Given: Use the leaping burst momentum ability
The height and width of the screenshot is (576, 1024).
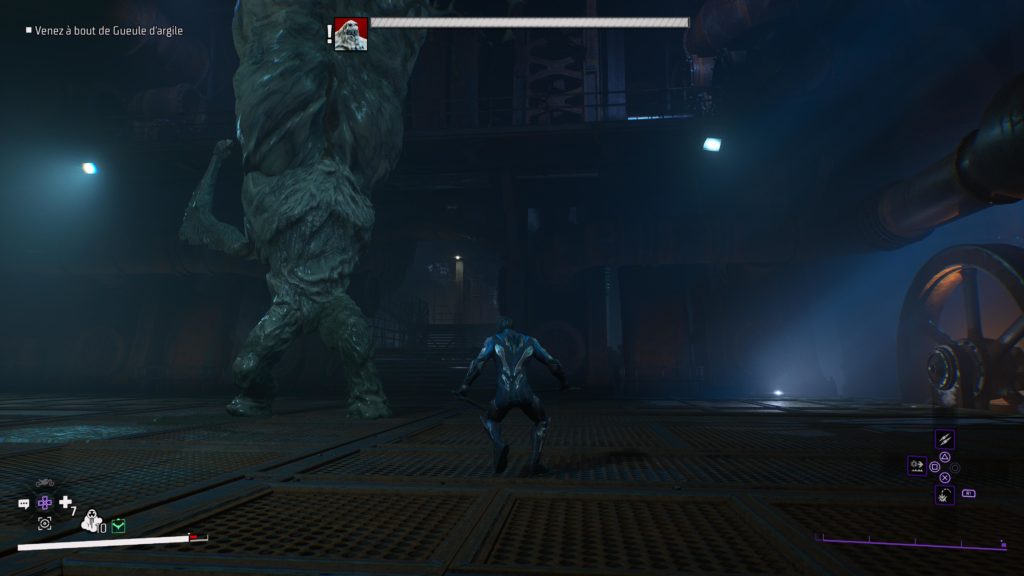Looking at the screenshot, I should (944, 494).
